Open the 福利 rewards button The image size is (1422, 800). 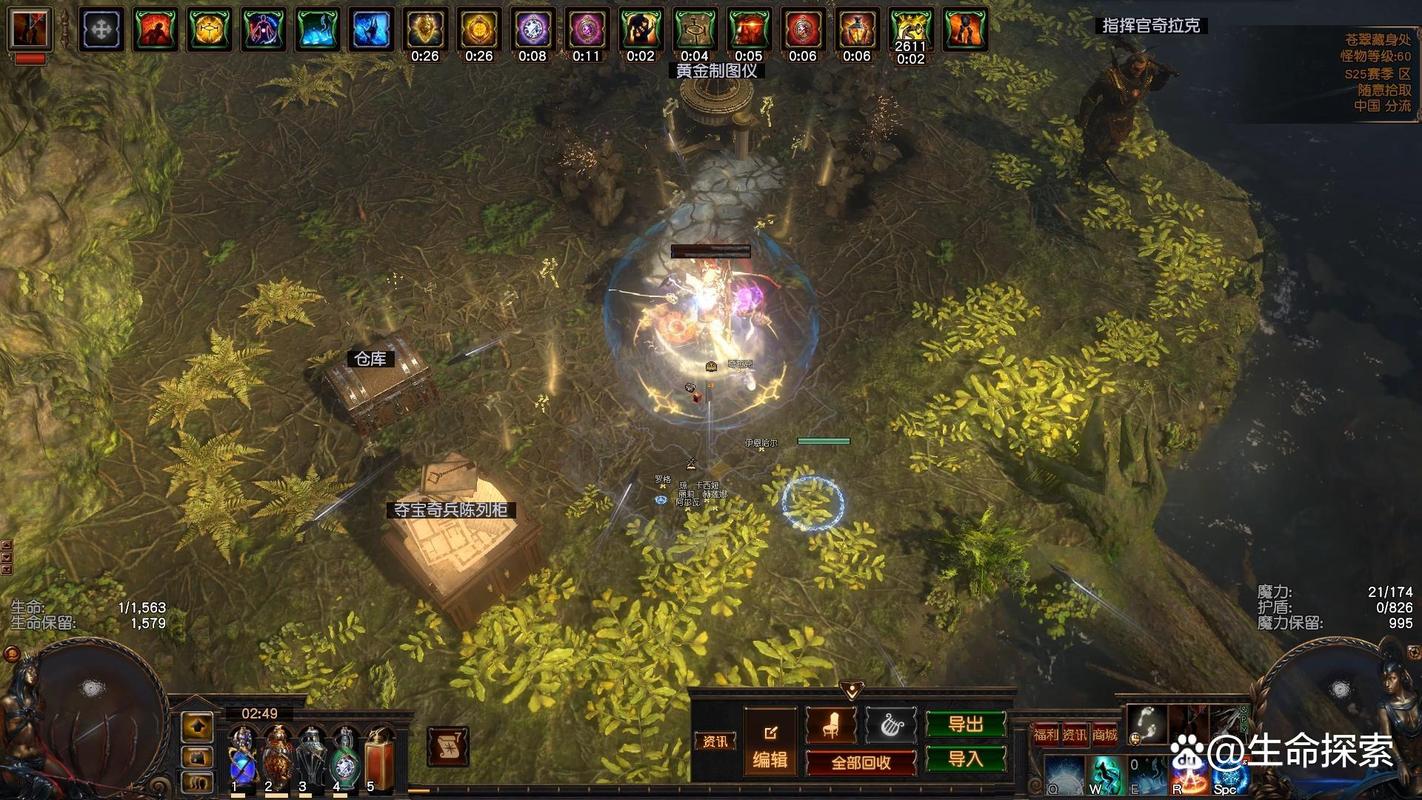[1045, 734]
